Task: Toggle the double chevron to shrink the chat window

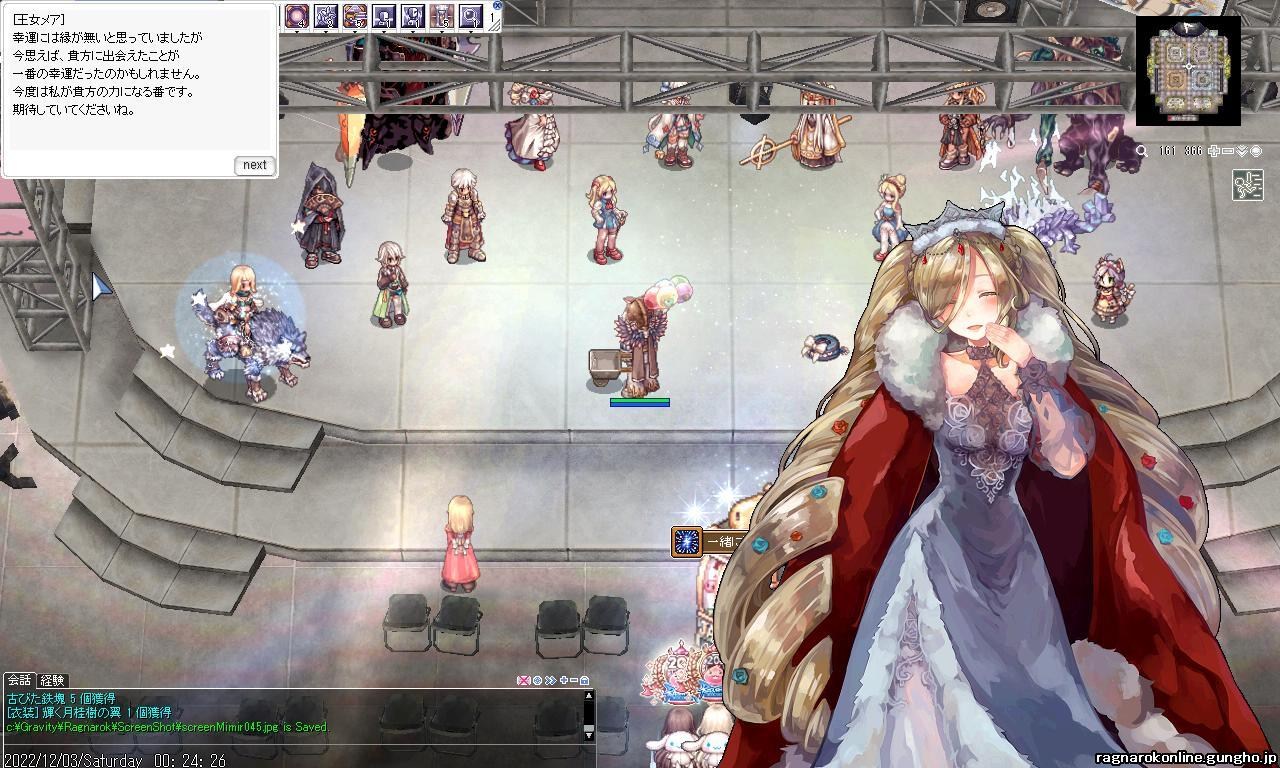Action: coord(550,680)
